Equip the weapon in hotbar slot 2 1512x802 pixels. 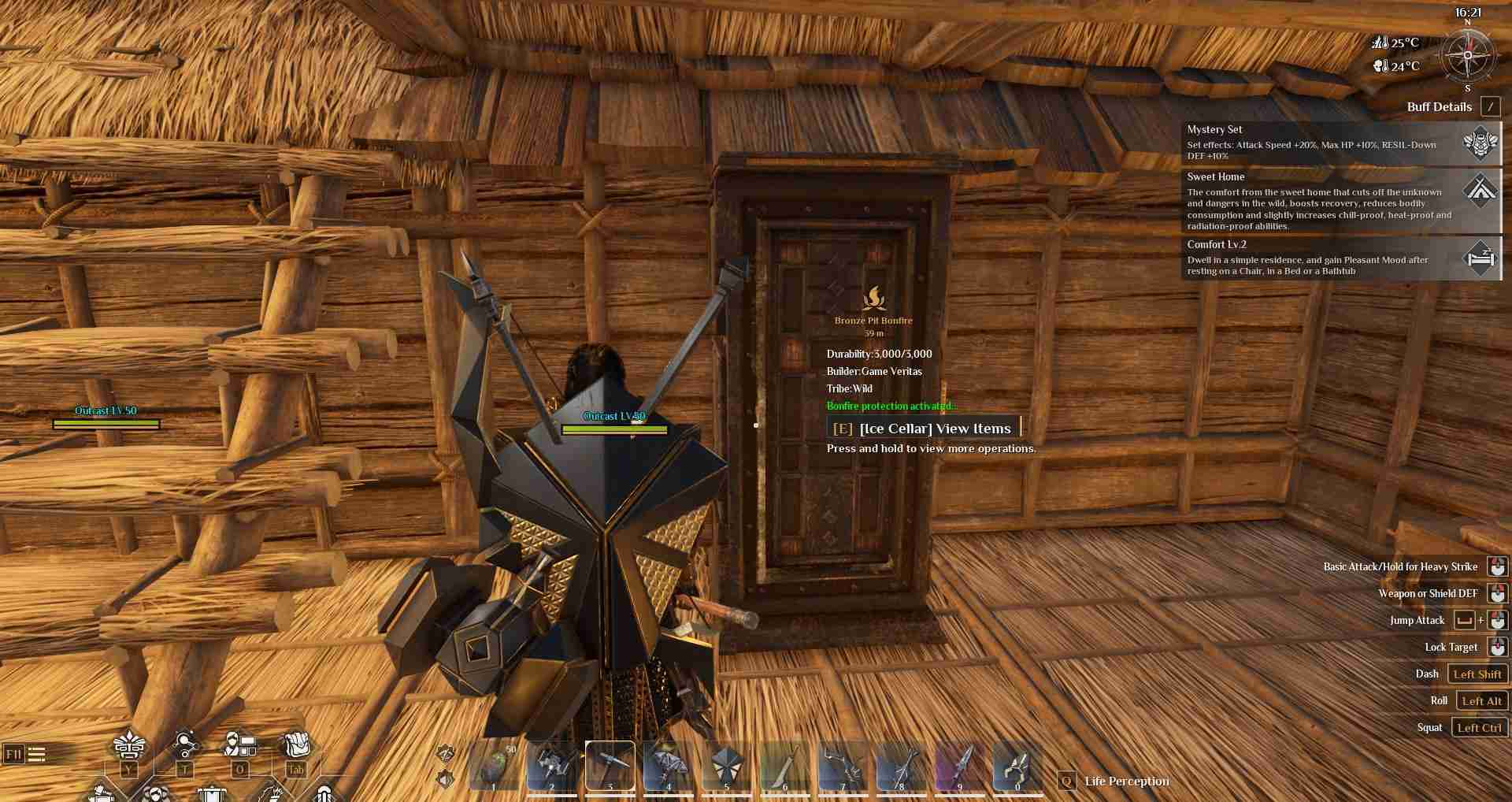[x=552, y=766]
